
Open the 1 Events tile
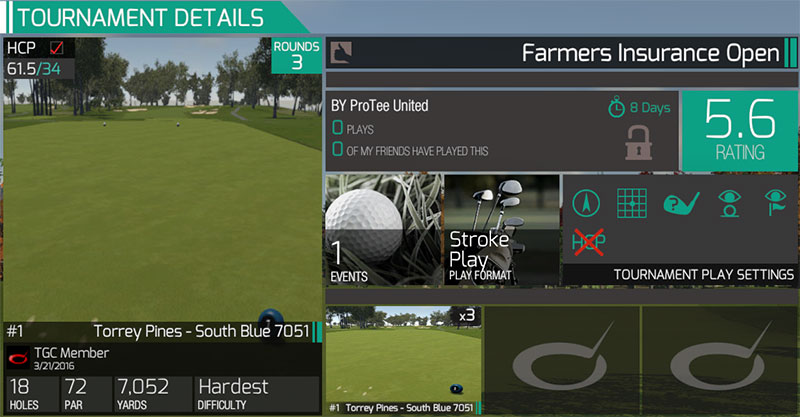382,230
